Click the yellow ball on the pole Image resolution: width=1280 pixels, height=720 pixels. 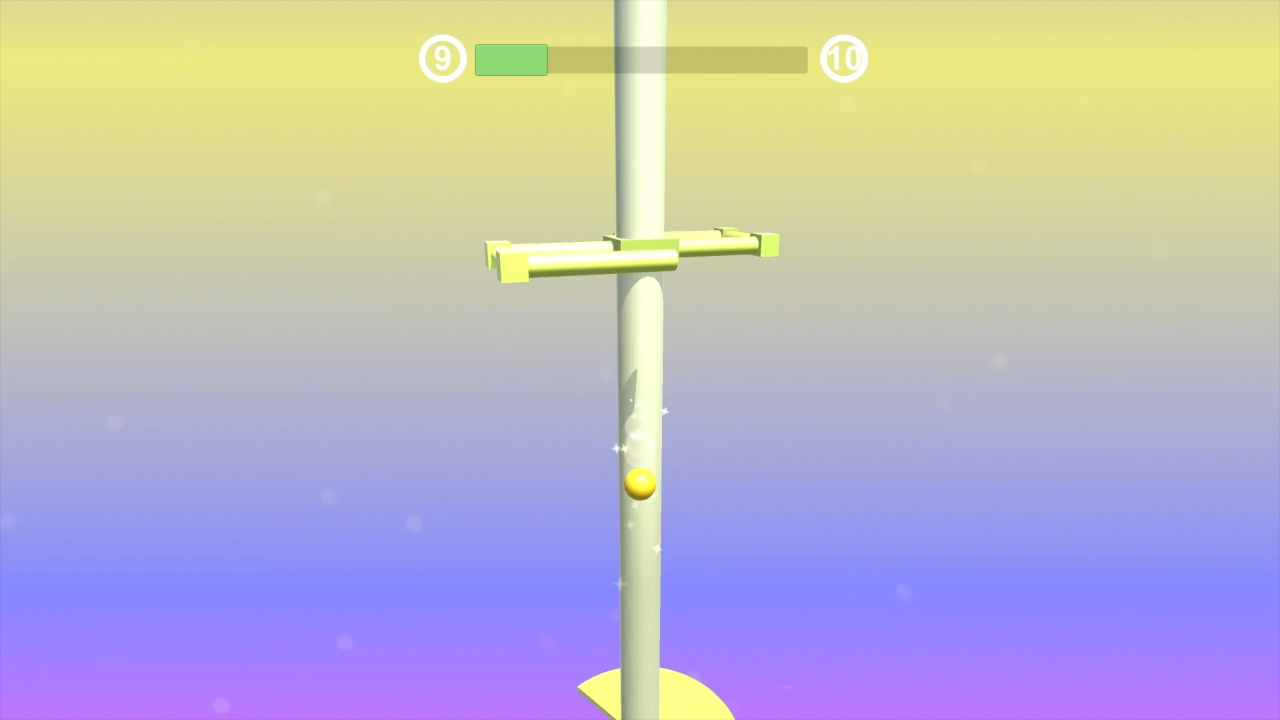(640, 484)
